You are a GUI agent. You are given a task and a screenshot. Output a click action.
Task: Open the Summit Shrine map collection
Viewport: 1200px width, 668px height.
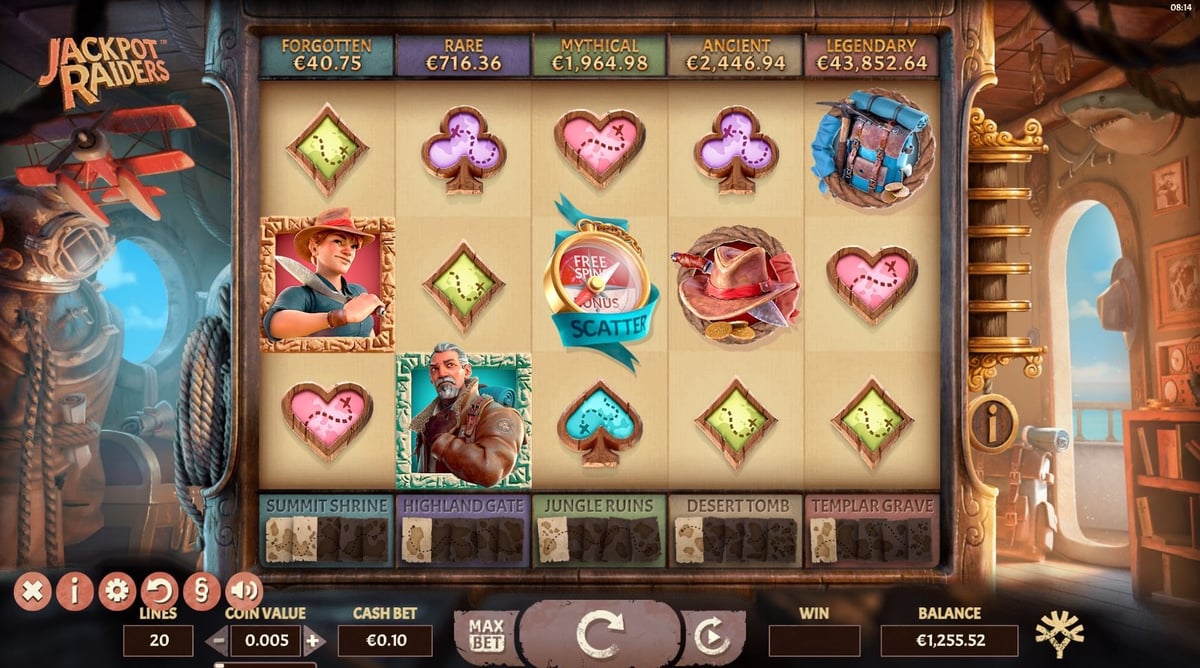coord(327,530)
